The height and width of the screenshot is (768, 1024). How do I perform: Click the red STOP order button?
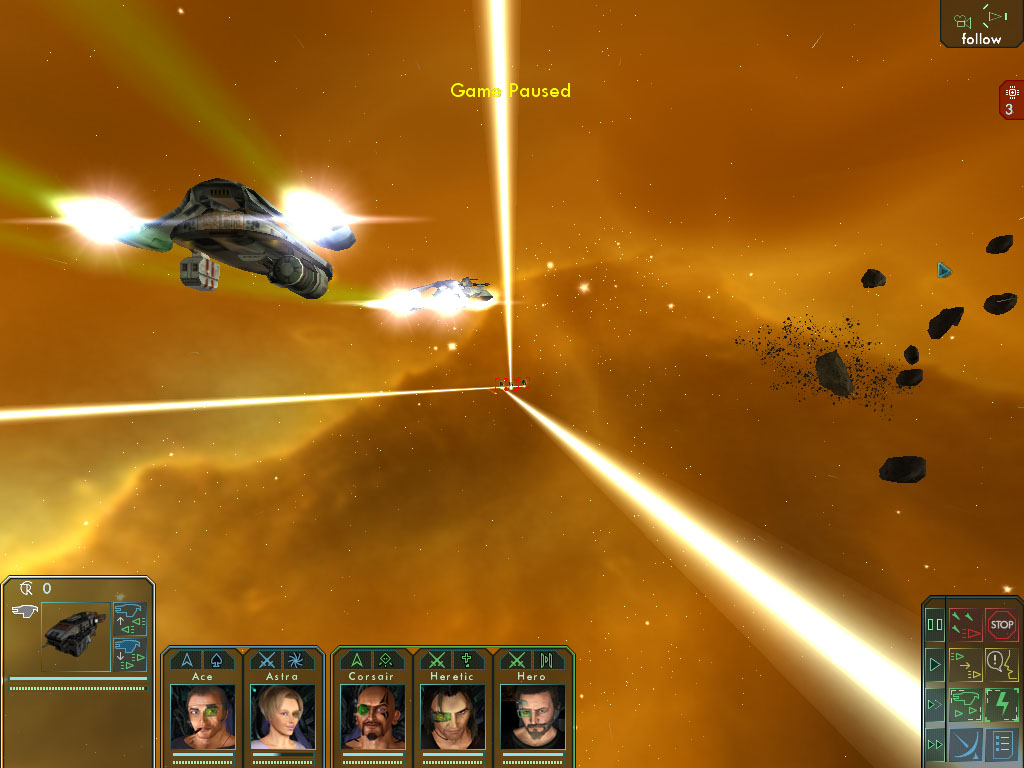point(1001,625)
